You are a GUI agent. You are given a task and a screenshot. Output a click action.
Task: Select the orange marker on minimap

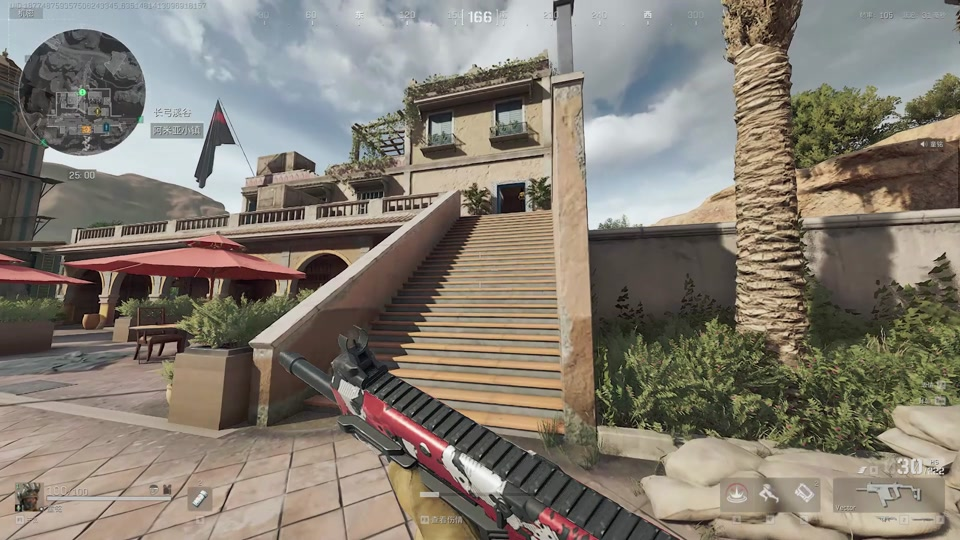[87, 128]
